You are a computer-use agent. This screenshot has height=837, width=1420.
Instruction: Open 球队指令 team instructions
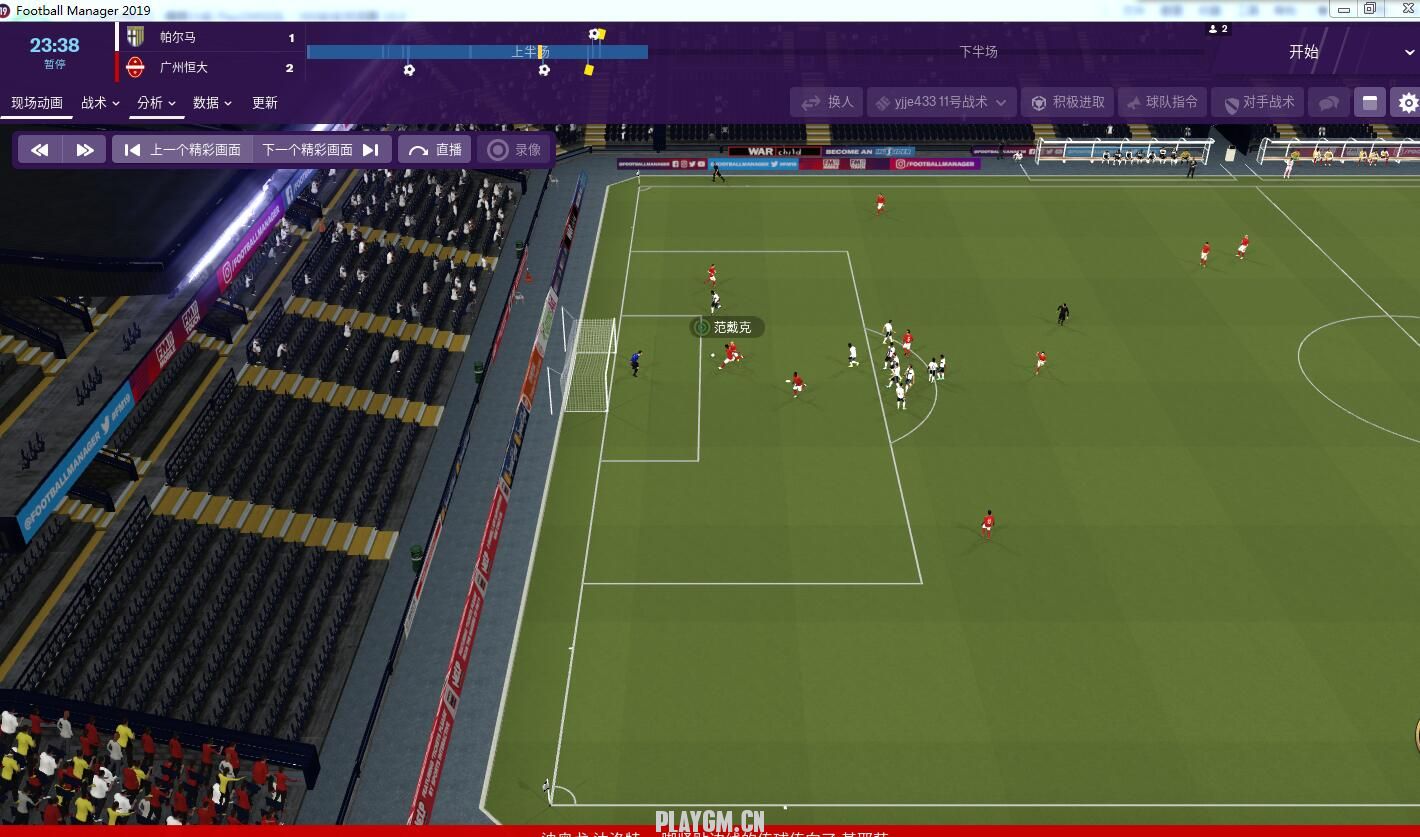(x=1162, y=102)
